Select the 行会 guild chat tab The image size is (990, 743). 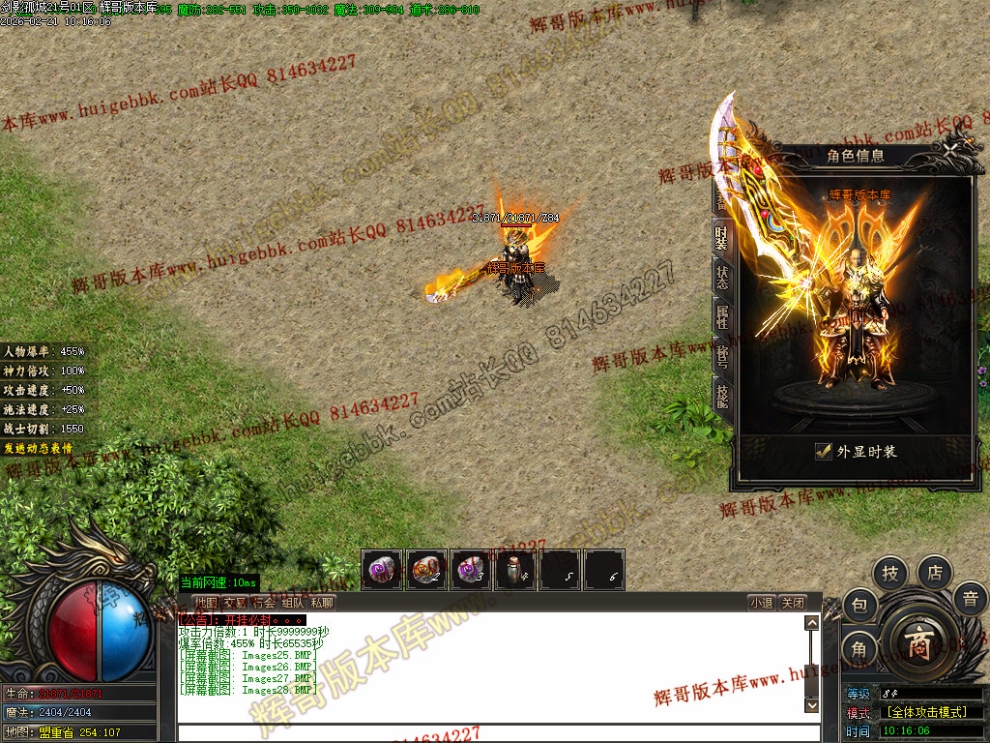tap(263, 603)
